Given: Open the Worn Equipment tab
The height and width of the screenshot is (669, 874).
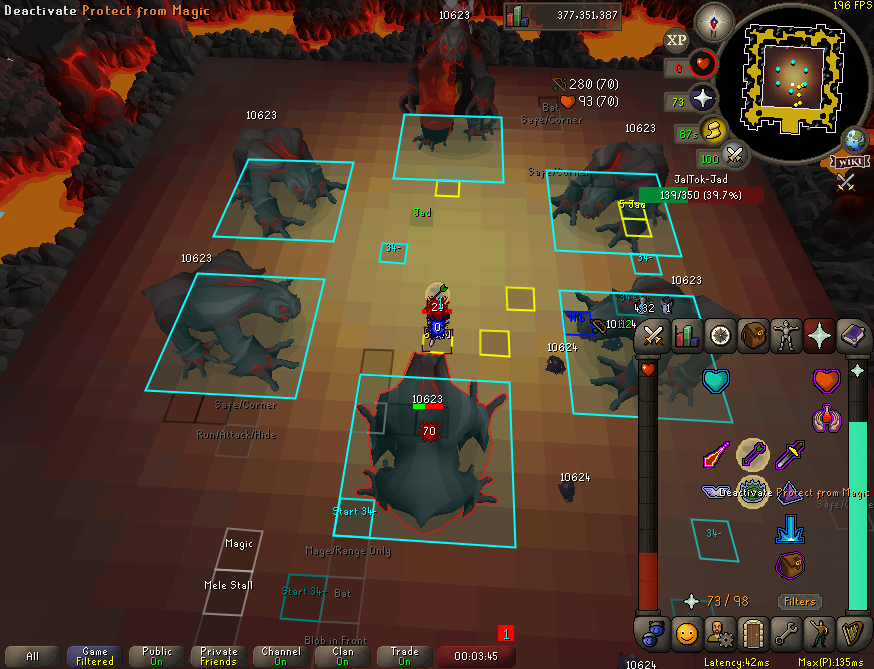Looking at the screenshot, I should (786, 336).
